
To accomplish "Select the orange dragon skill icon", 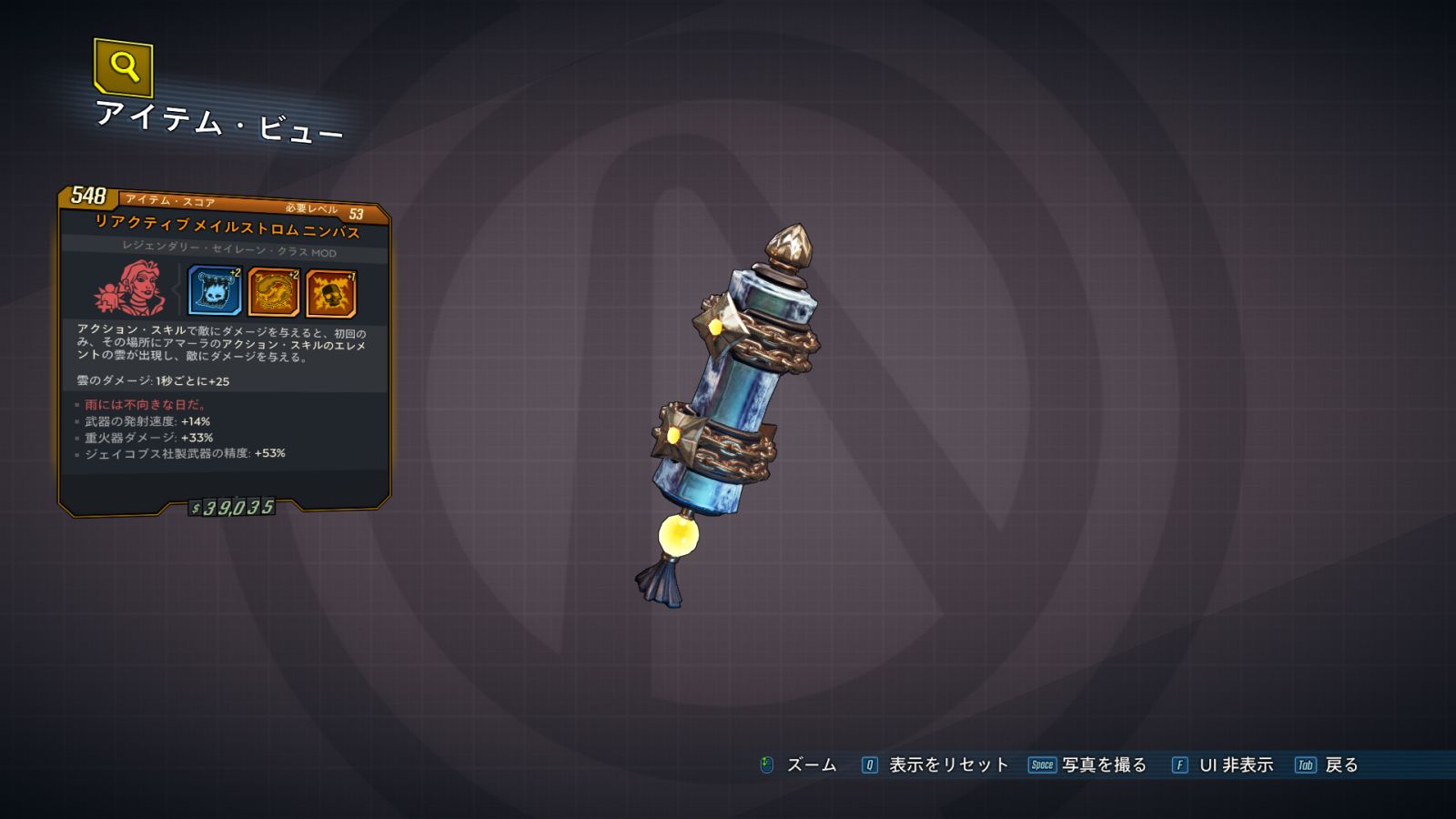I will pos(273,292).
